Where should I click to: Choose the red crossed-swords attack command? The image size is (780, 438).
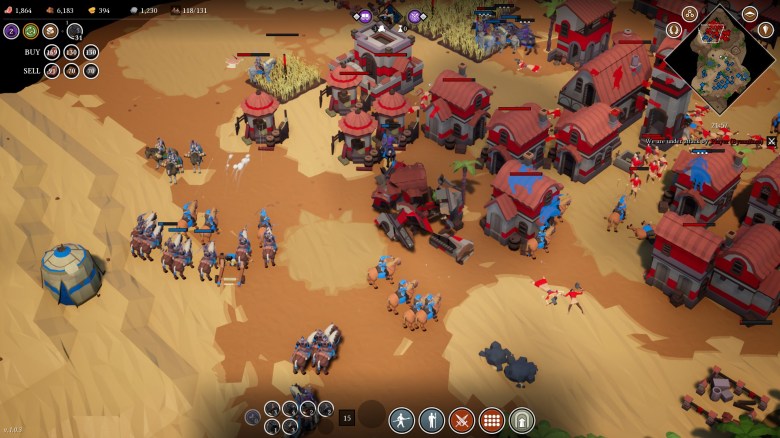point(462,419)
